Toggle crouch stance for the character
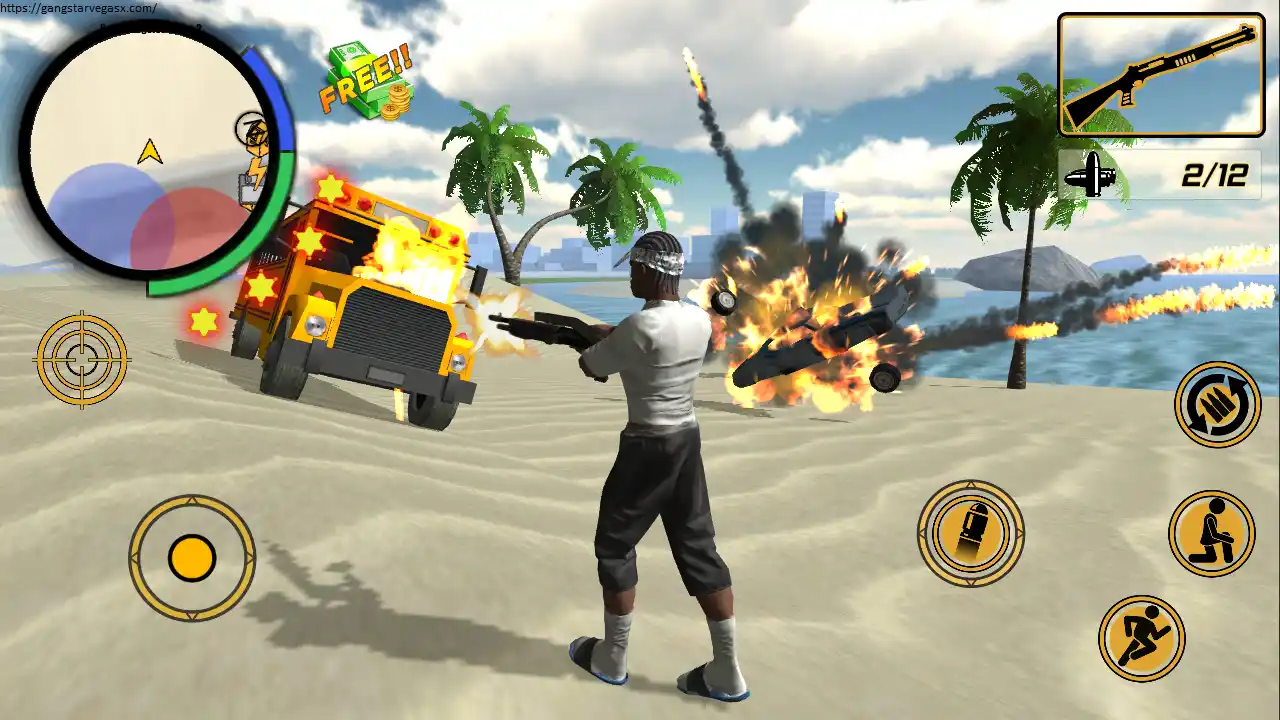Screen dimensions: 1280x720 click(1212, 533)
